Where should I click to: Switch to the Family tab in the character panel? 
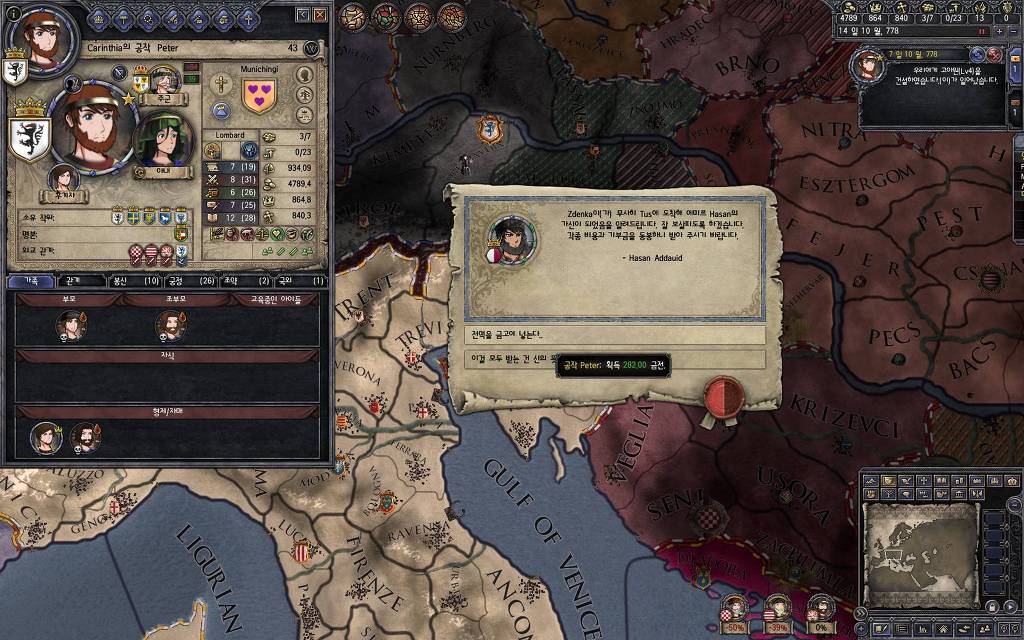[30, 281]
